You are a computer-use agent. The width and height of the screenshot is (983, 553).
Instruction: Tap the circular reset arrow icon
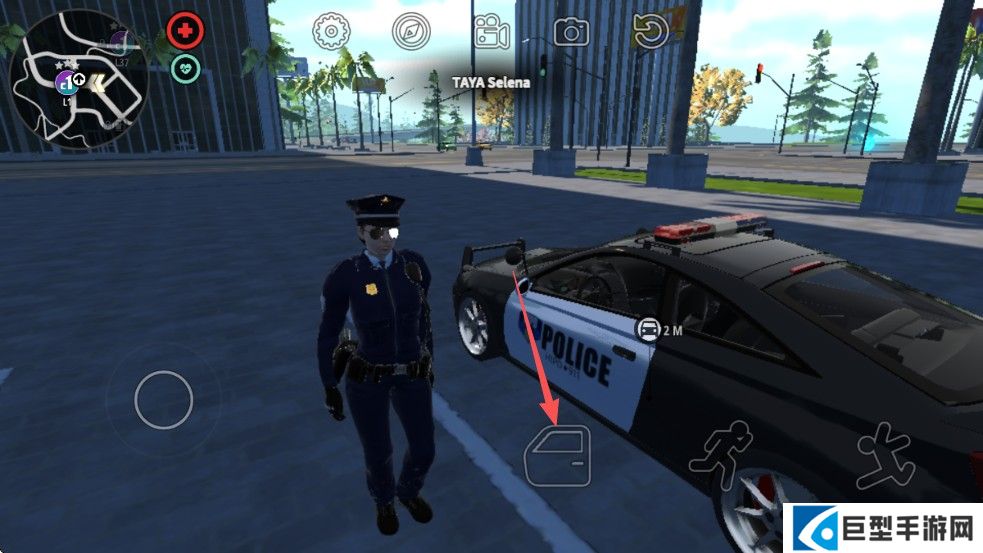click(x=651, y=32)
